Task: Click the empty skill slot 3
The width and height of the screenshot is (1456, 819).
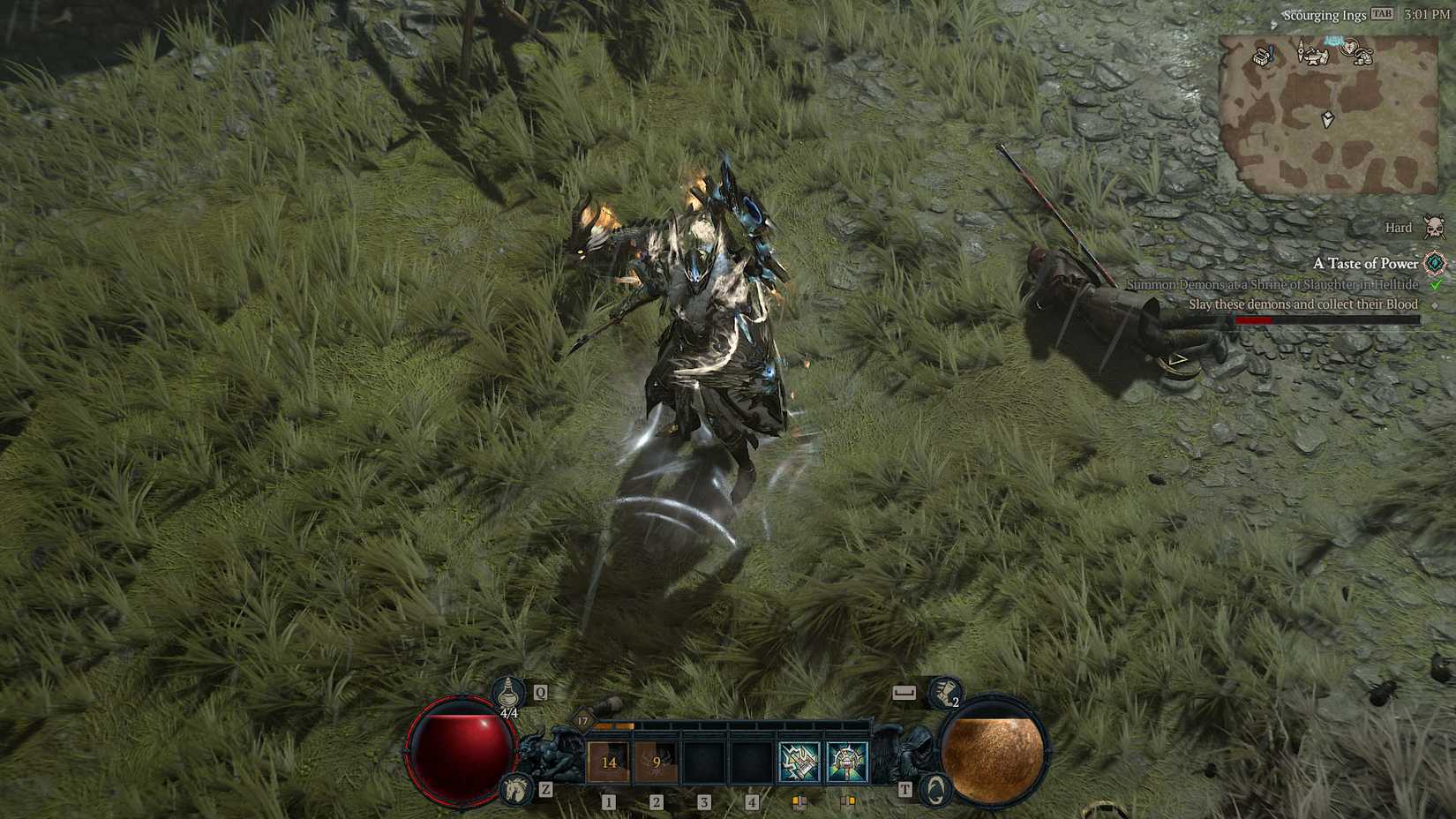Action: tap(703, 761)
